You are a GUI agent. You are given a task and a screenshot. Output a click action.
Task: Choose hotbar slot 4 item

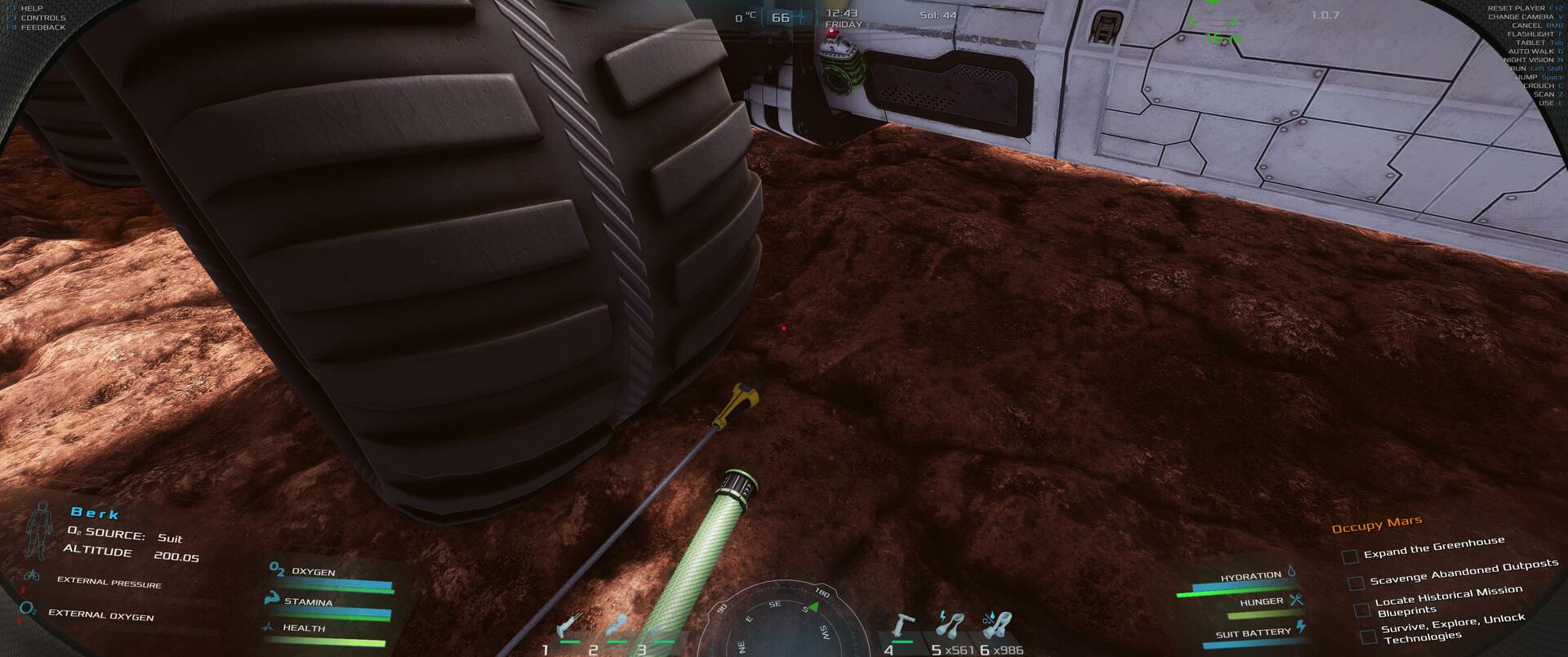[902, 628]
